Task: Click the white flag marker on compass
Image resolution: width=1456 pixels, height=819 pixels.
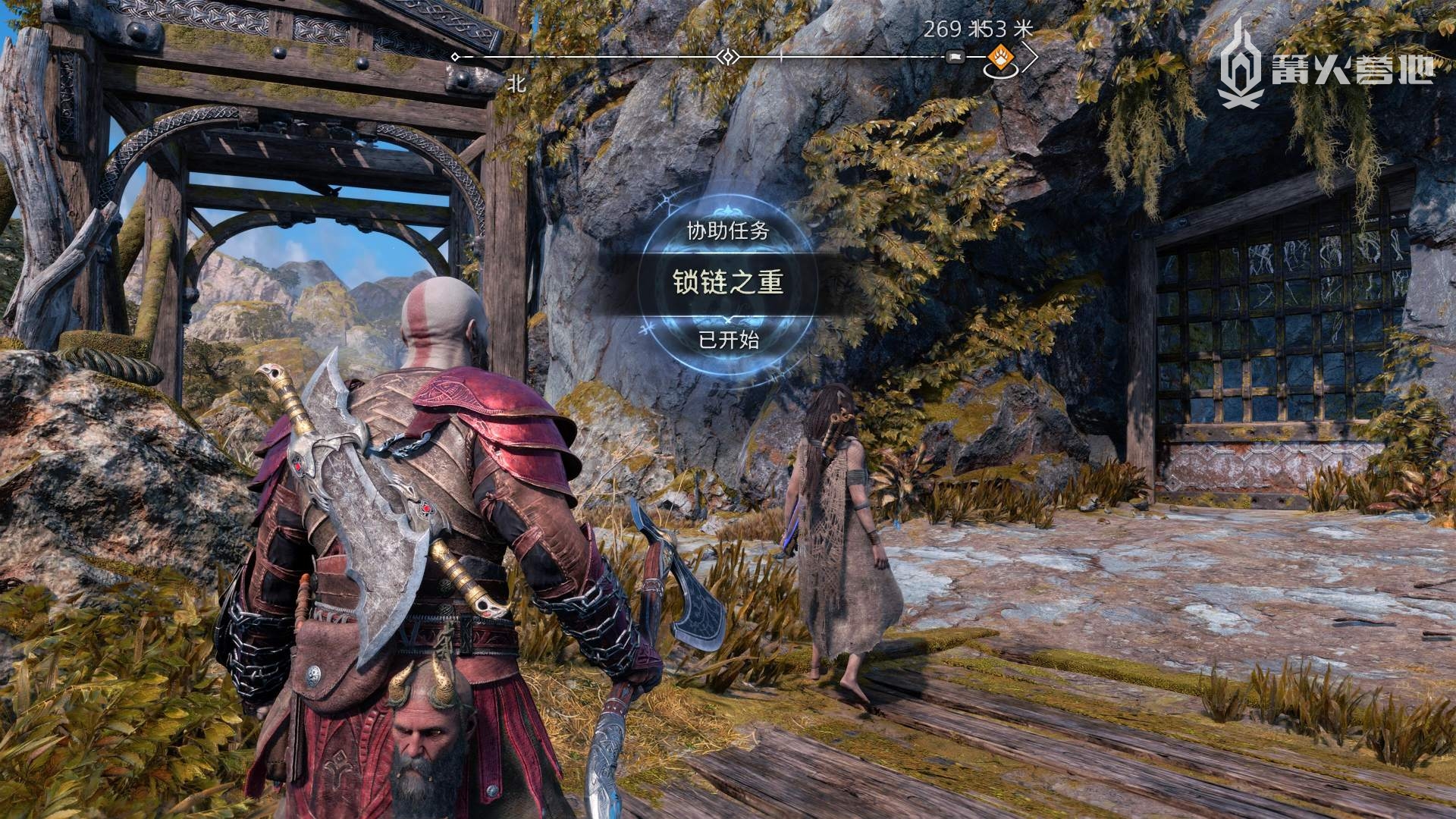Action: click(x=955, y=57)
